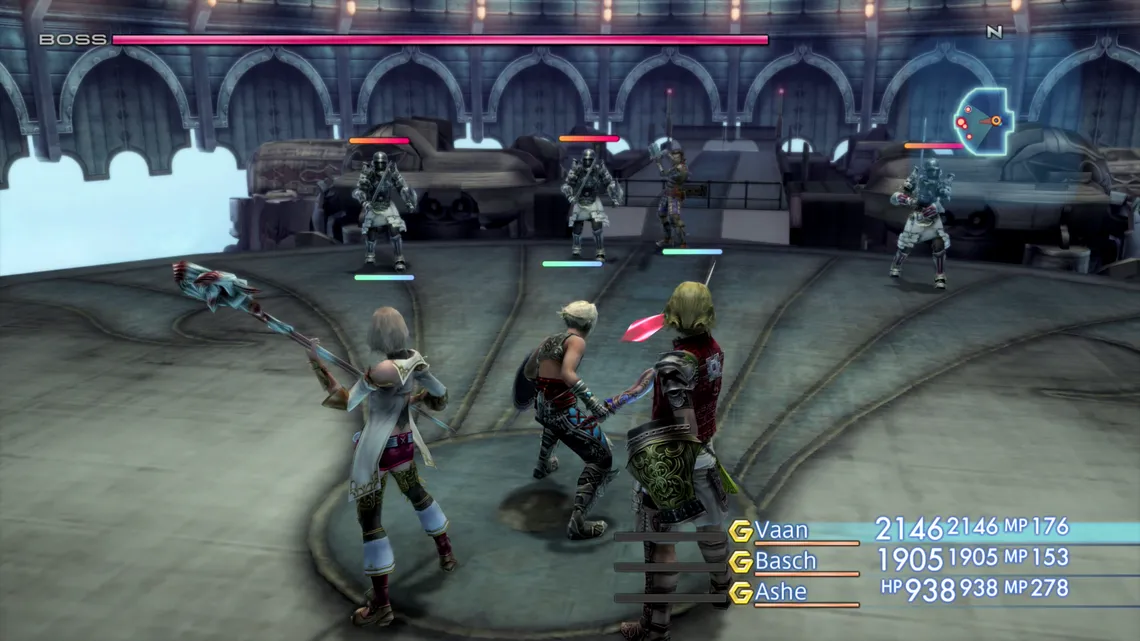Choose Basch's party status row
Viewport: 1140px width, 641px height.
(785, 561)
